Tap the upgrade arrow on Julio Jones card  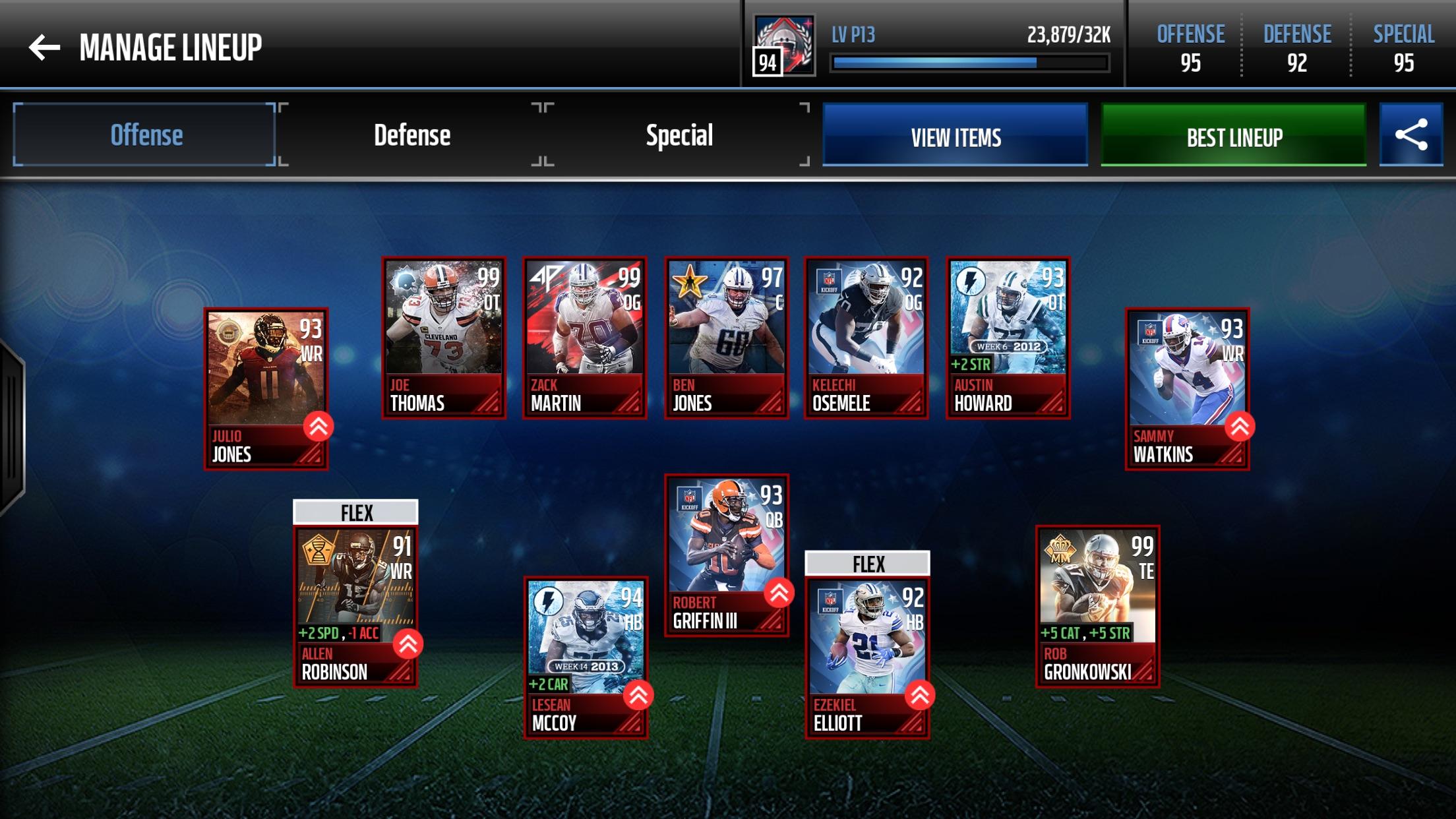point(317,429)
